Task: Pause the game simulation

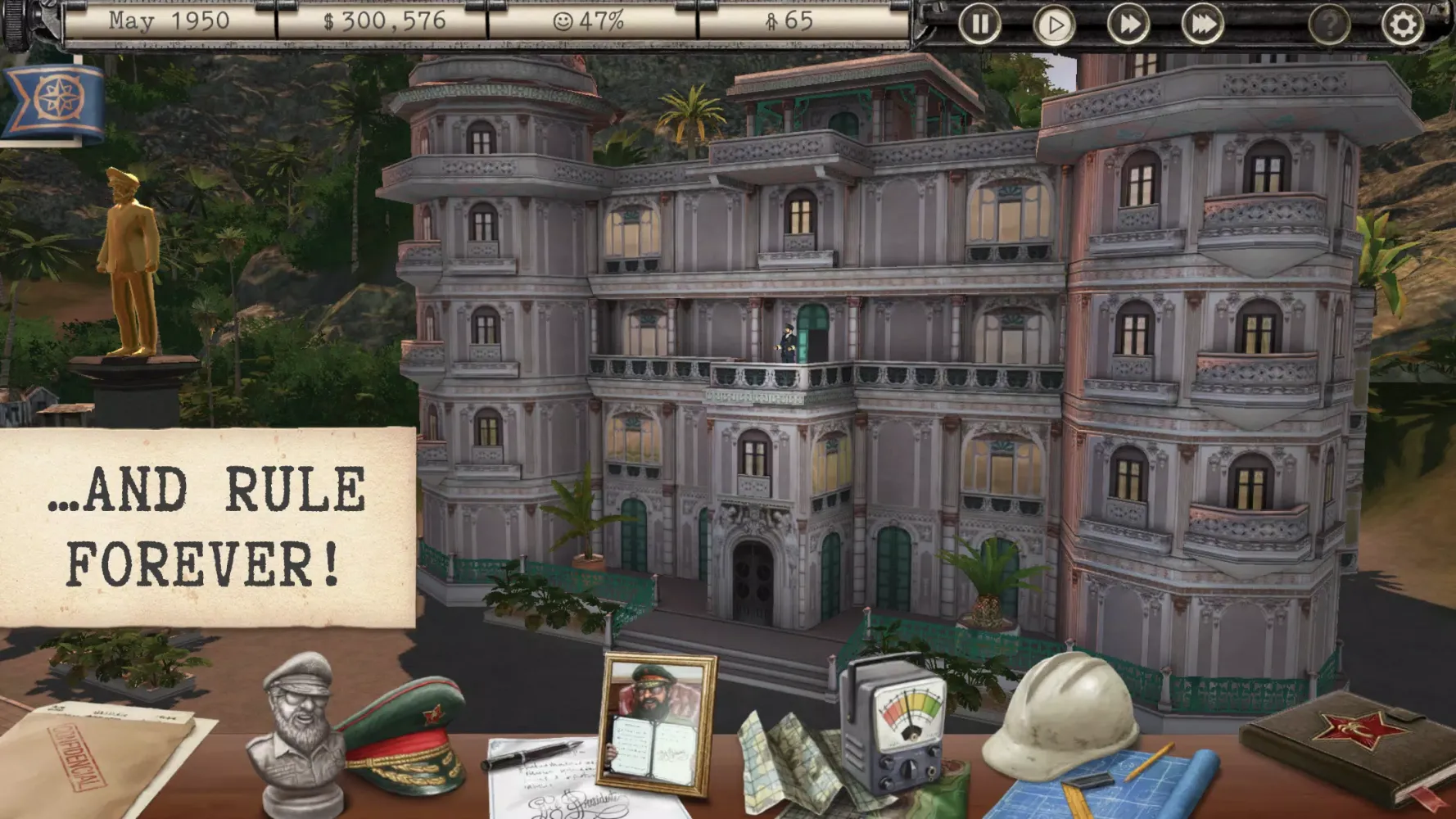Action: pyautogui.click(x=979, y=25)
